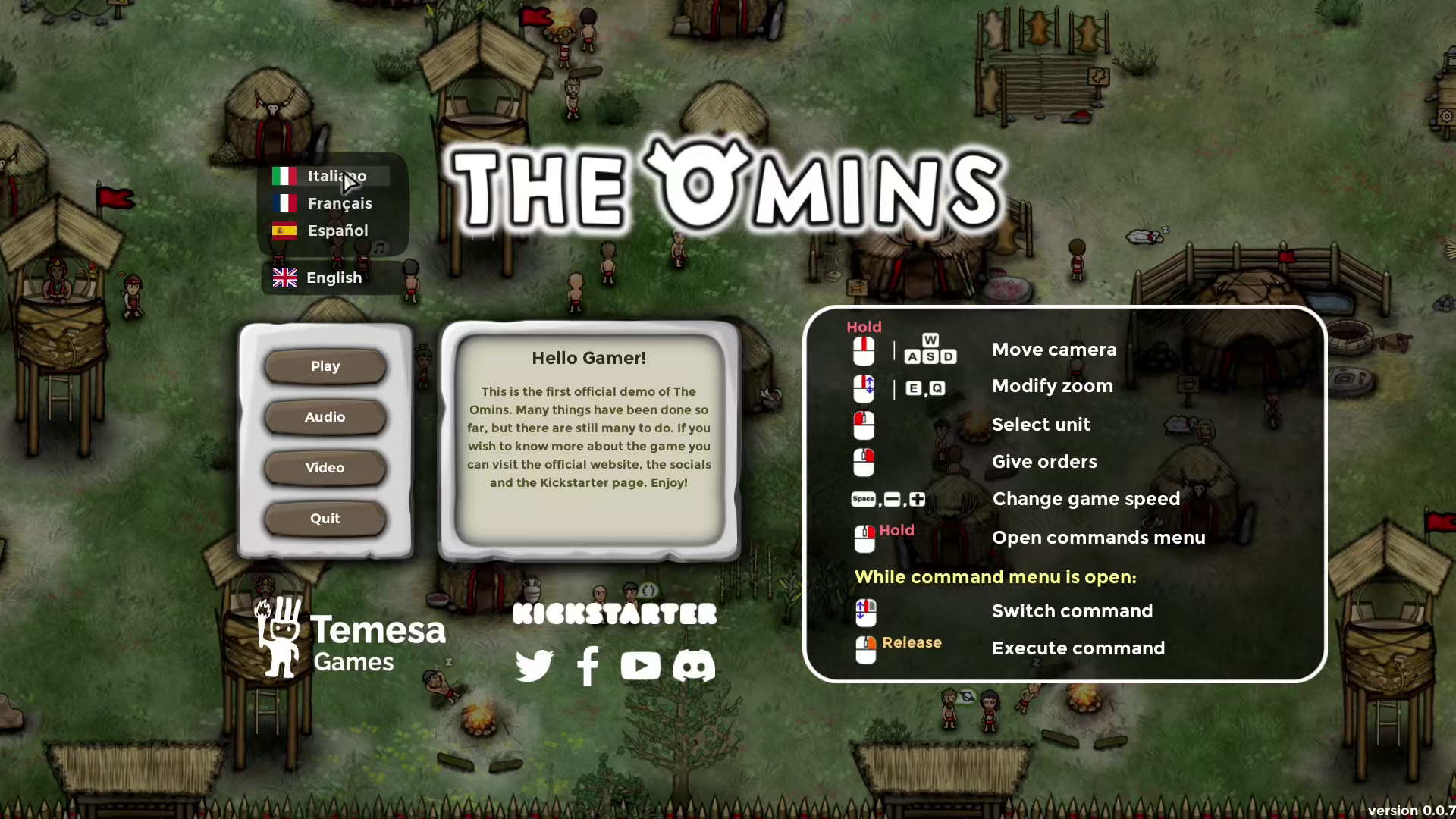This screenshot has height=819, width=1456.
Task: Join Discord via its icon
Action: 693,666
